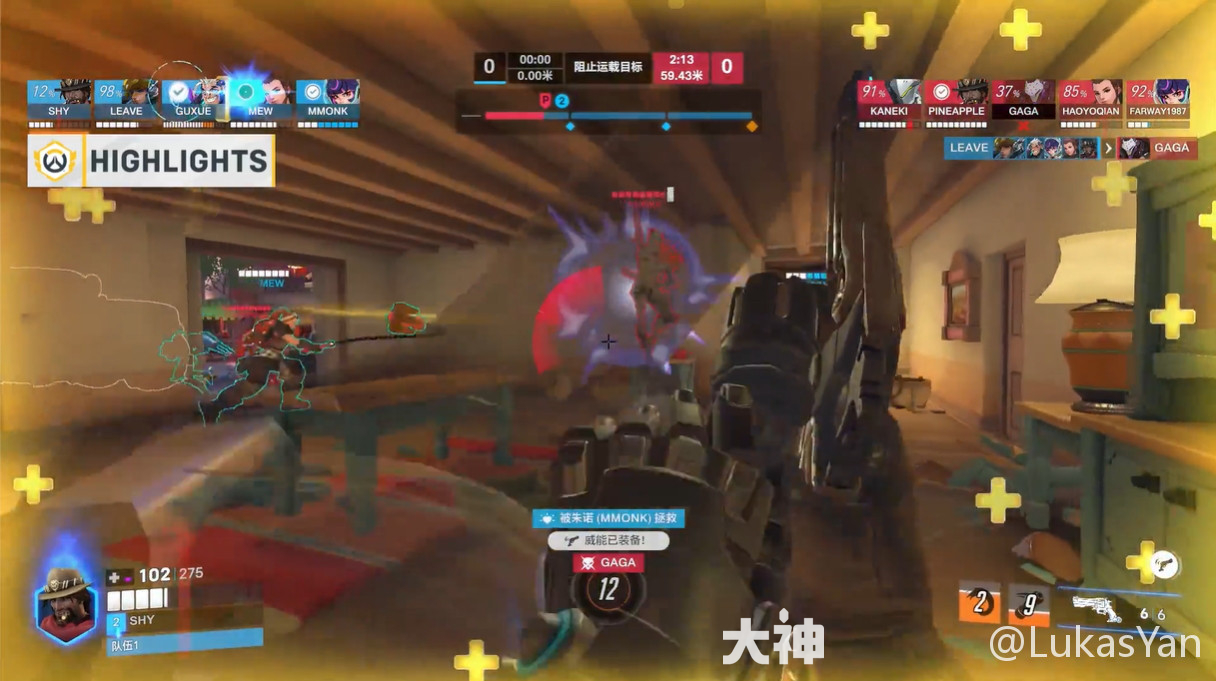Activate the Flashbang ability icon showing 9
The image size is (1216, 681).
click(x=1028, y=602)
